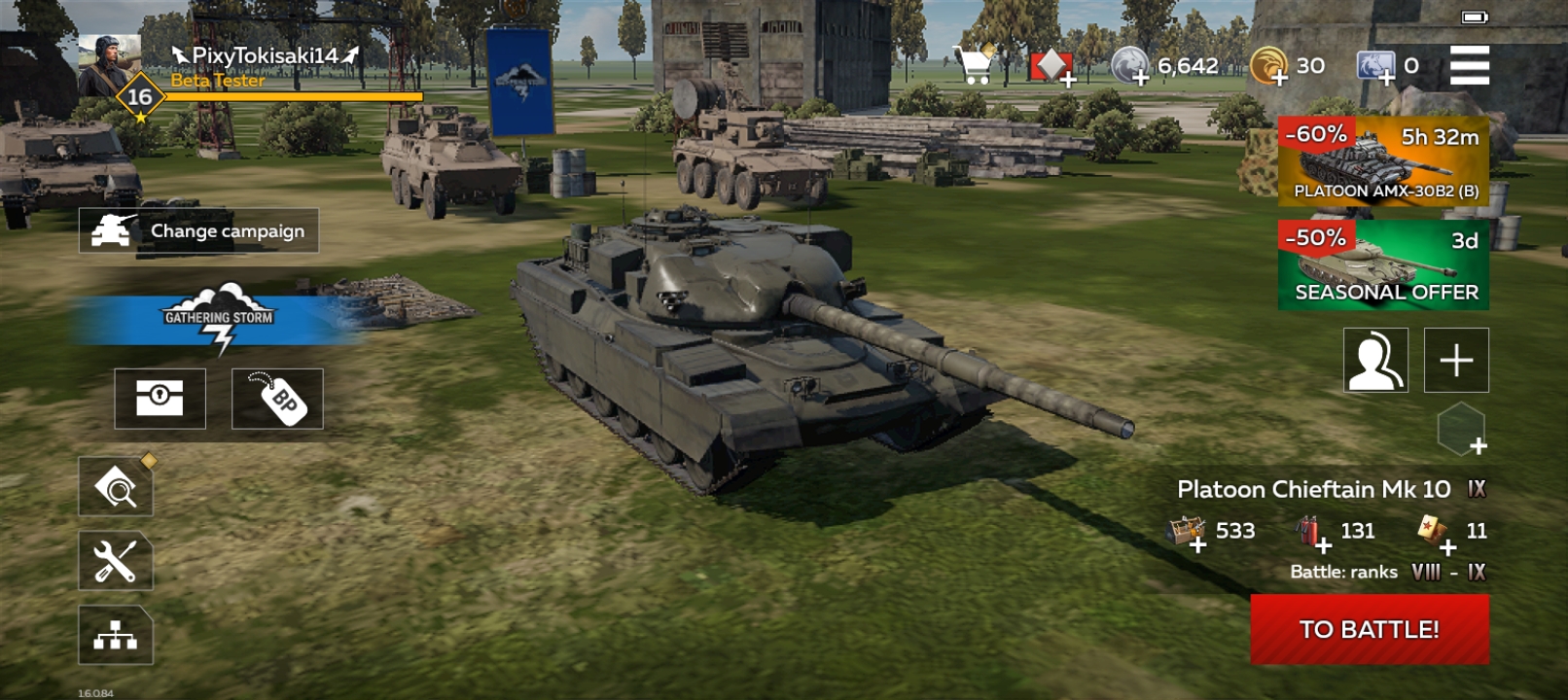1568x700 pixels.
Task: Click the Change campaign button
Action: click(198, 231)
